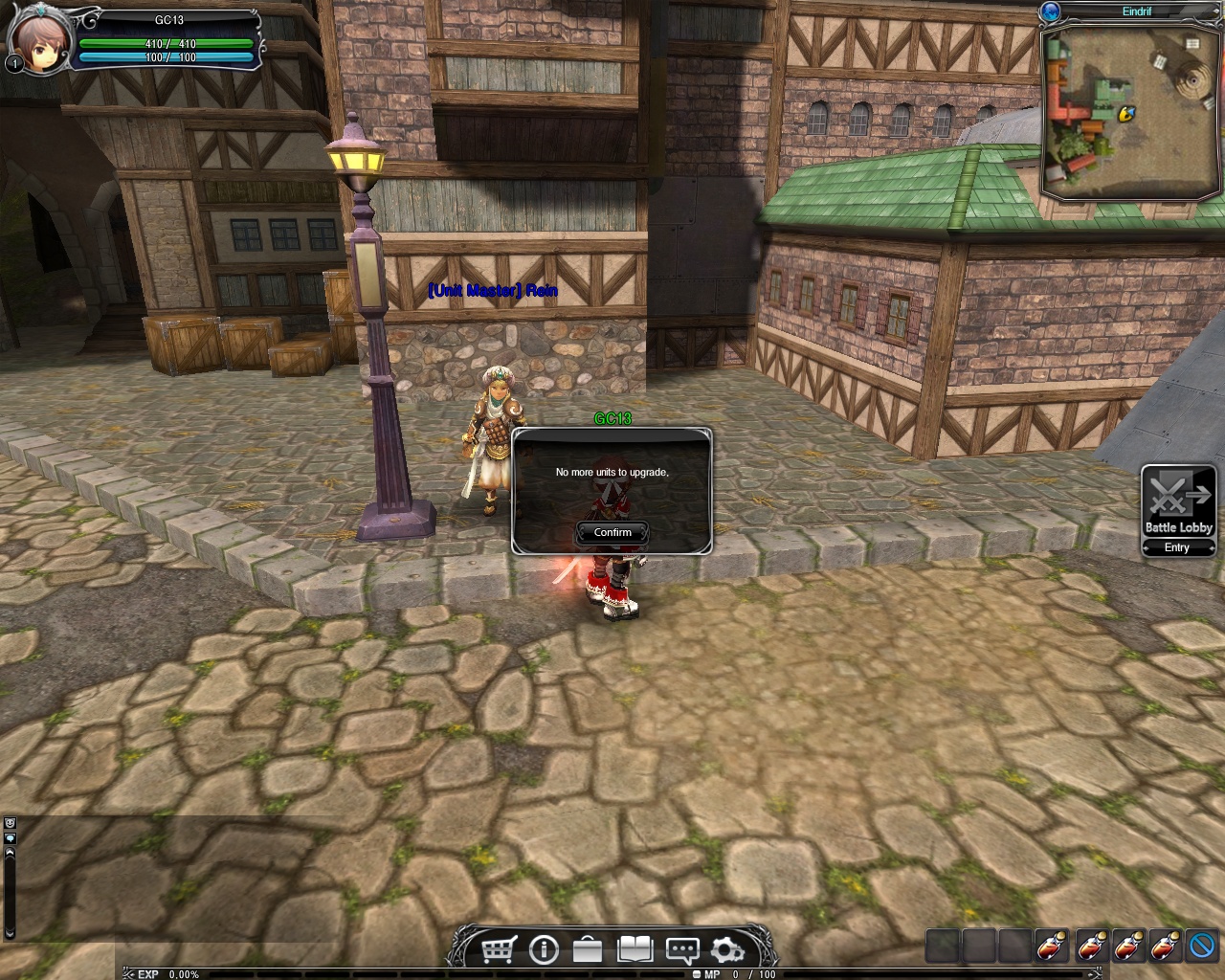
Task: Open the gear settings menu
Action: tap(727, 949)
